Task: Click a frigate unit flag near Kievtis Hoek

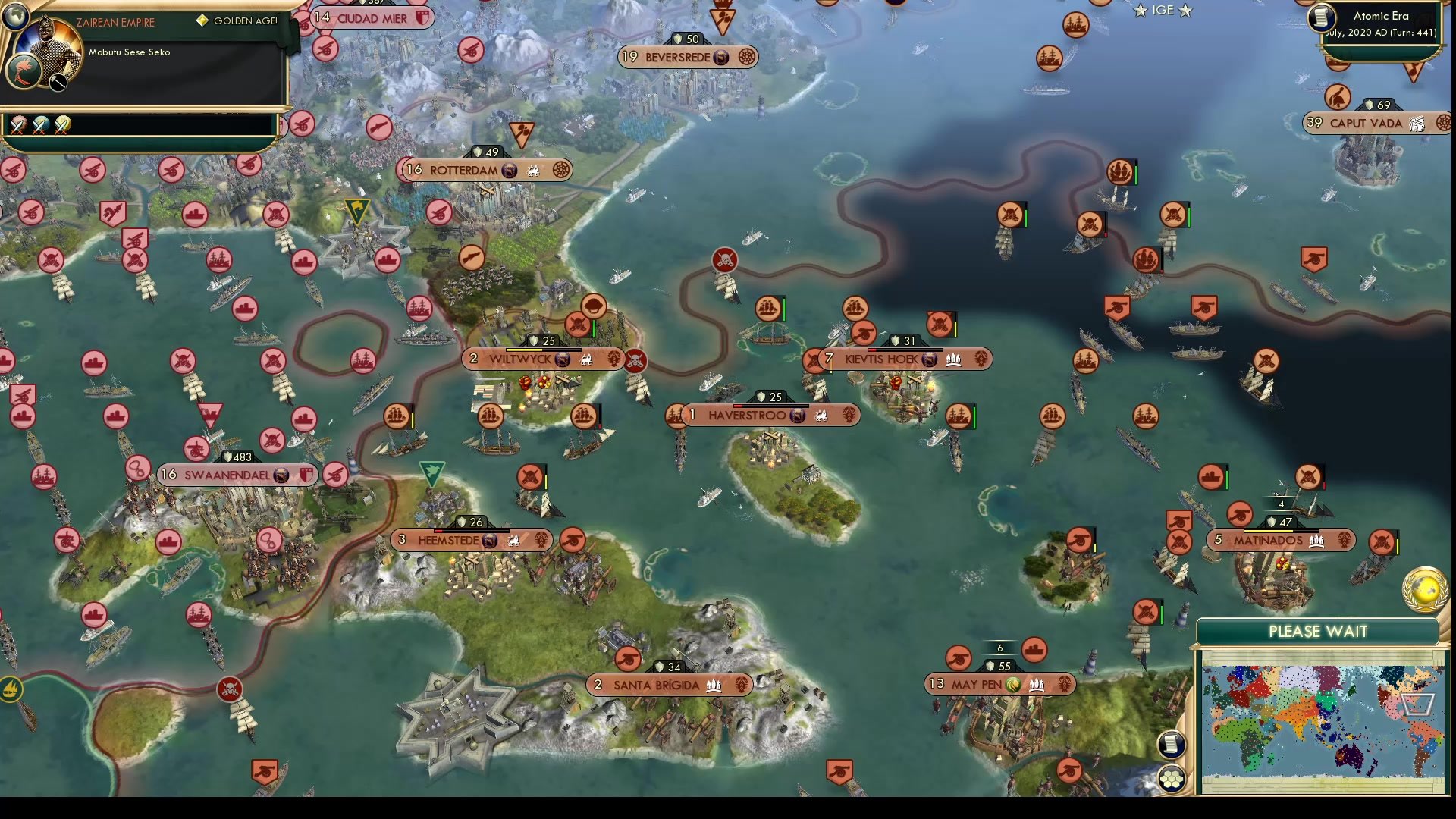Action: click(x=858, y=309)
